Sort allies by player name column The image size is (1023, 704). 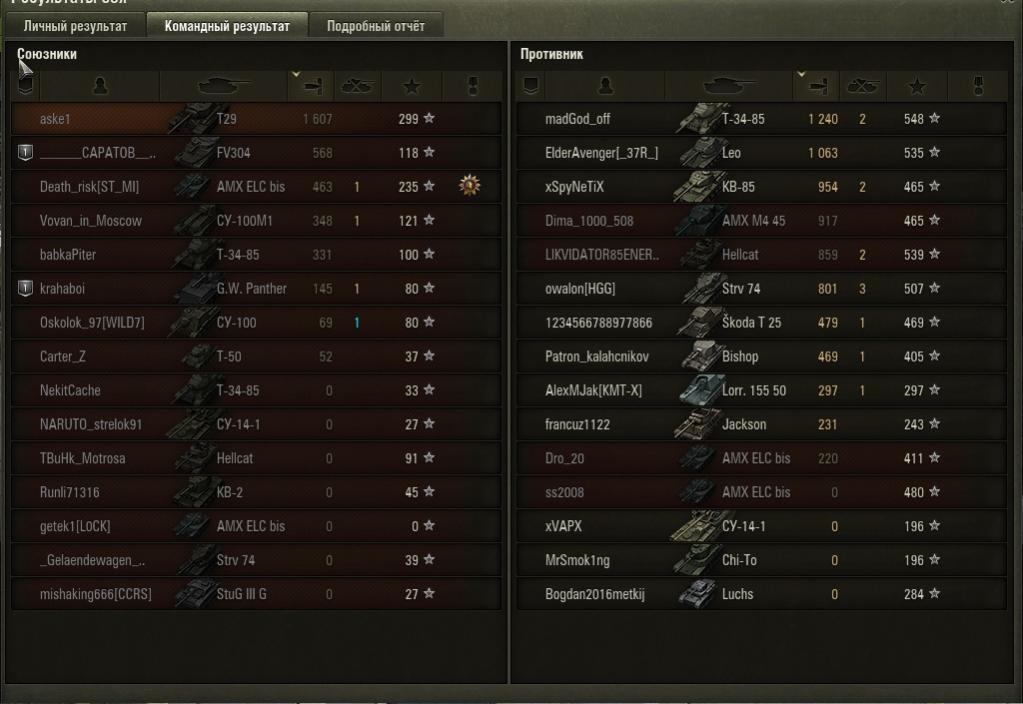100,86
